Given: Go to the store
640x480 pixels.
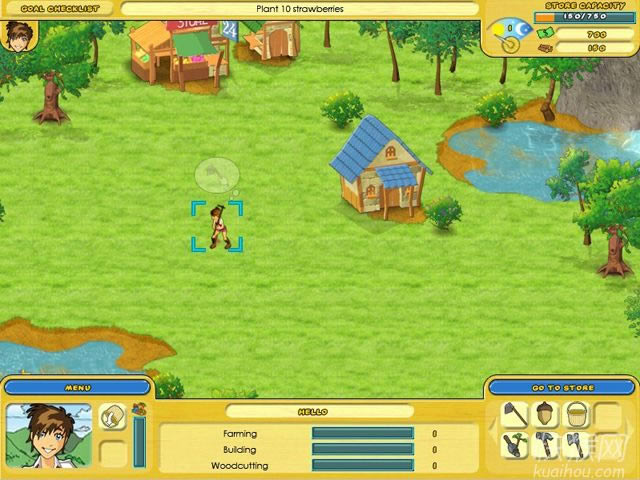Looking at the screenshot, I should tap(563, 387).
